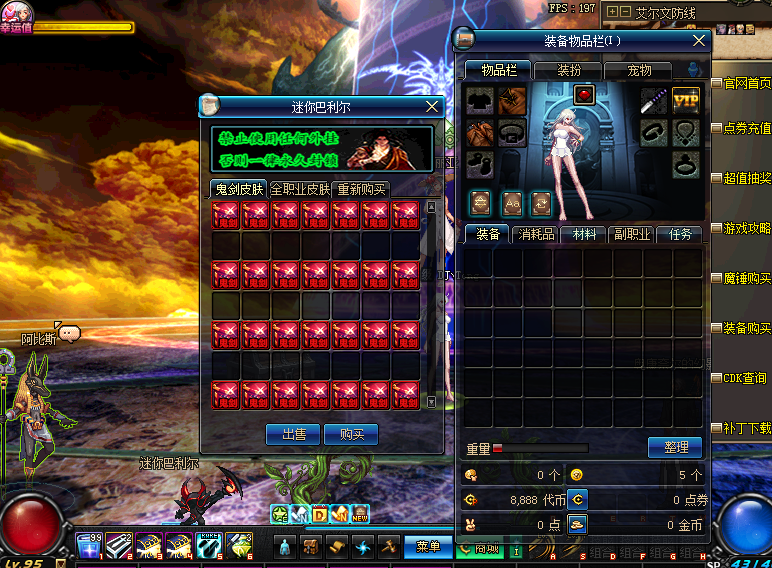Switch to the 全职业皮肤 shop tab
This screenshot has height=568, width=772.
[x=300, y=189]
